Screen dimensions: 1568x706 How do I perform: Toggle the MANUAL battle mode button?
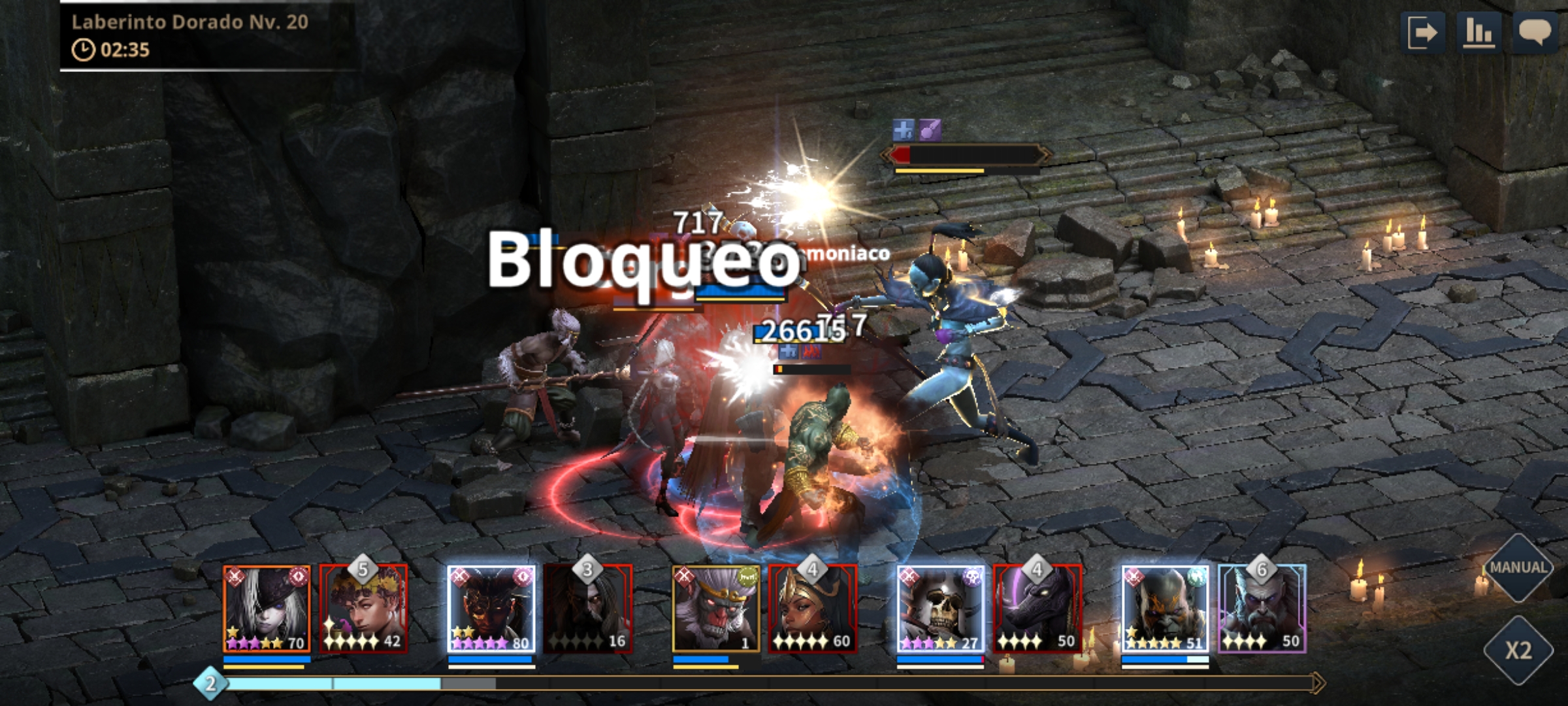pos(1518,567)
